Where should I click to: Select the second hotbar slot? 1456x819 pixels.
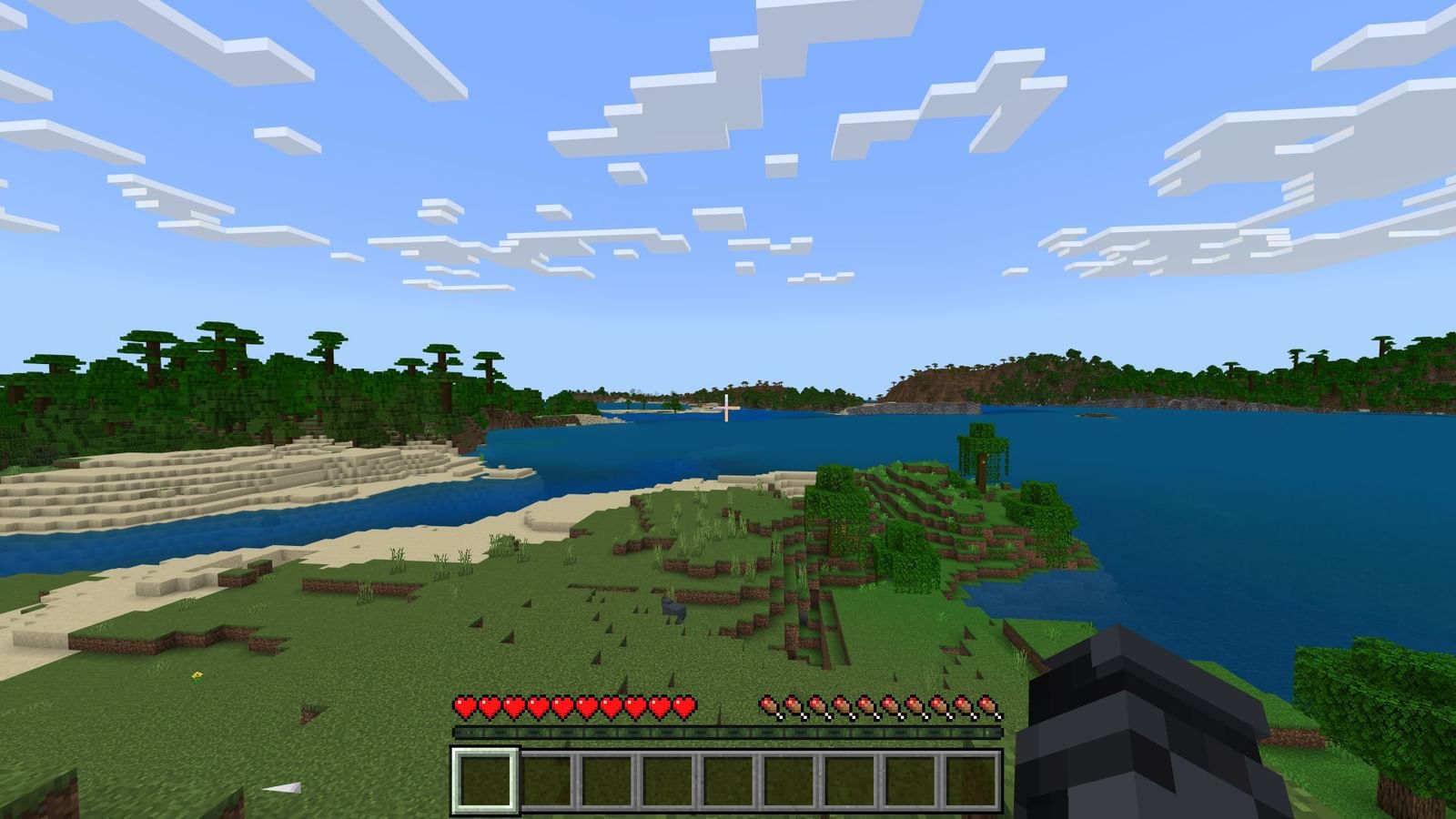[x=546, y=781]
